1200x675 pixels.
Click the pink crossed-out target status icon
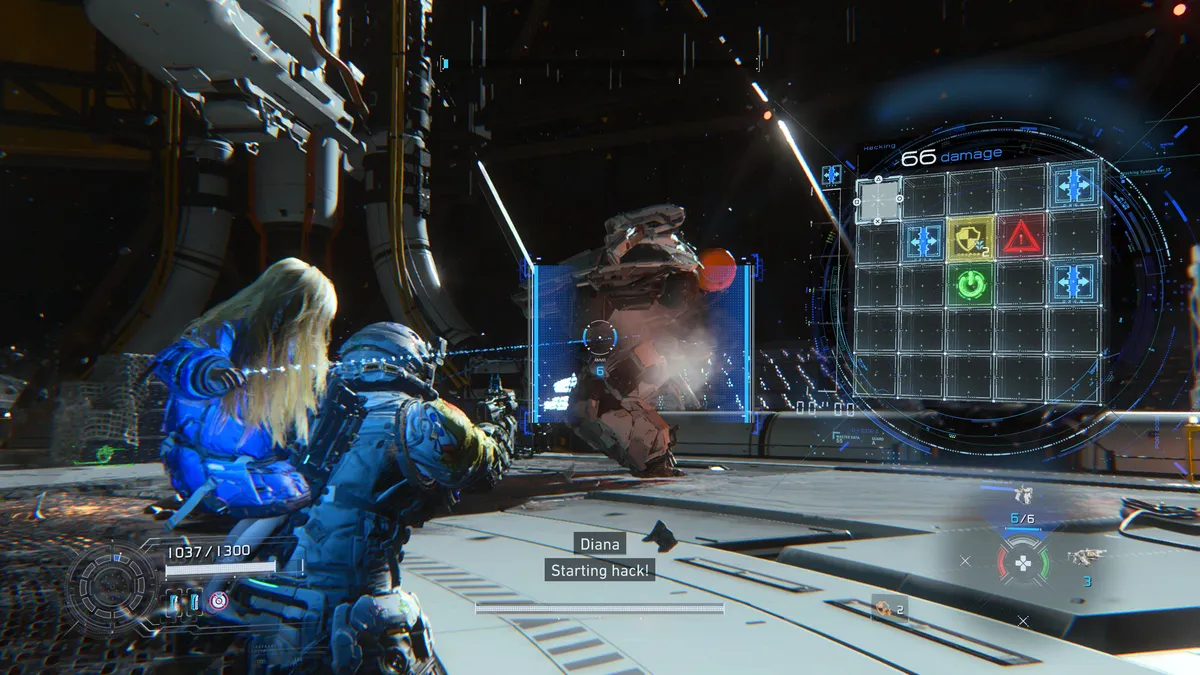coord(217,601)
